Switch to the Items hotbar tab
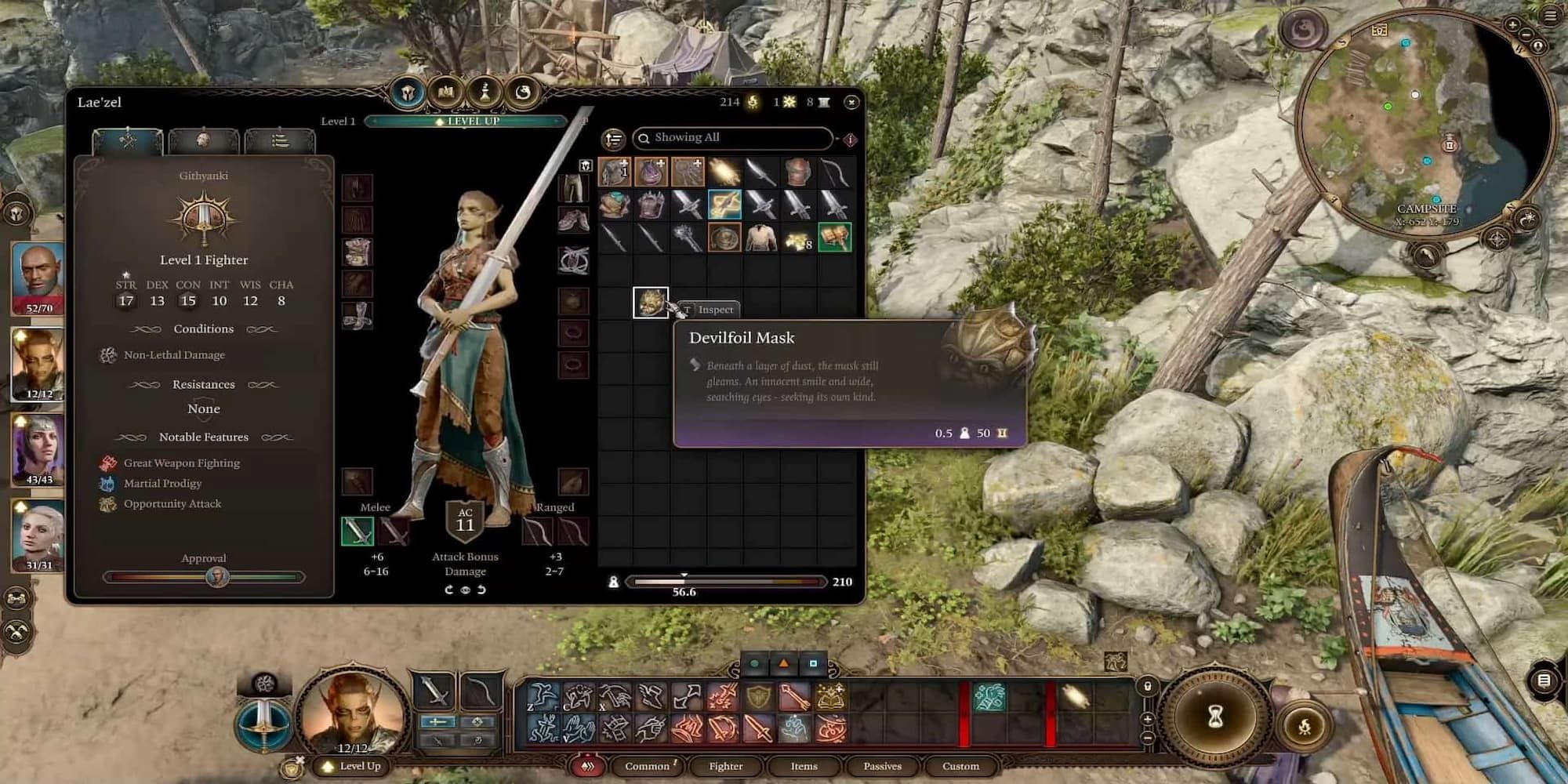 pos(804,766)
